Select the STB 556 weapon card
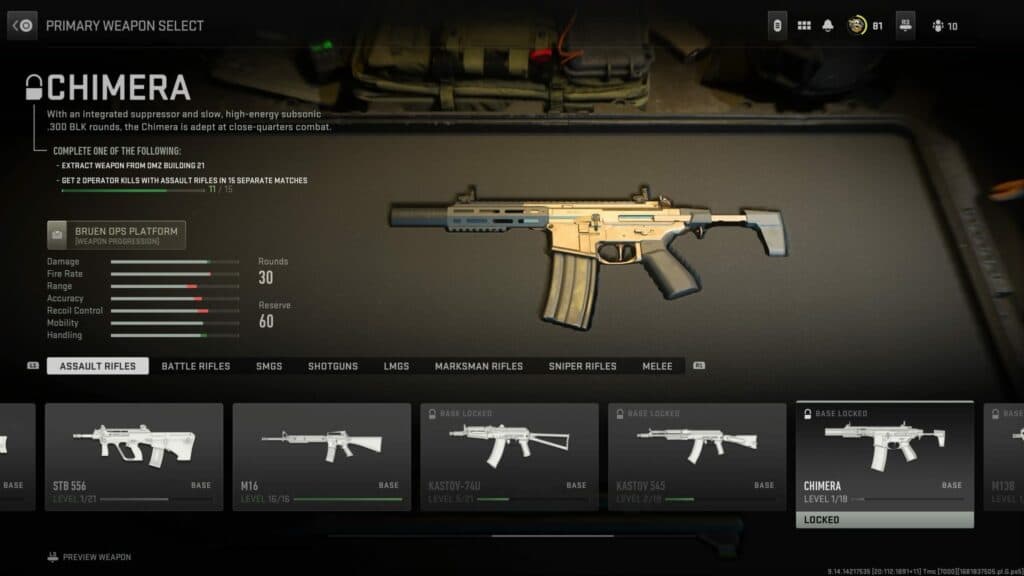The height and width of the screenshot is (576, 1024). [134, 456]
